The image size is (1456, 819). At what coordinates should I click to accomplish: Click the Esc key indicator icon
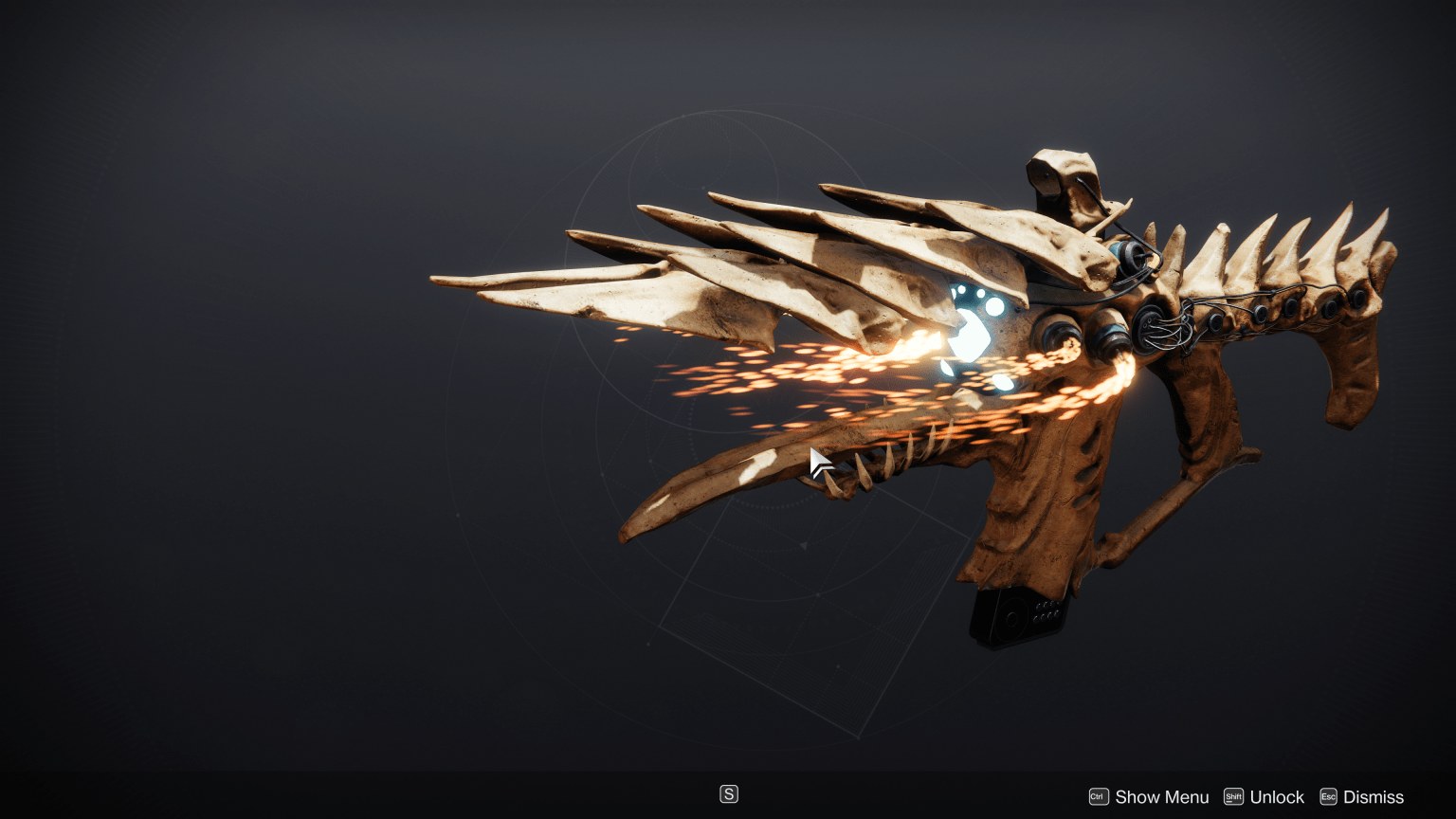tap(1327, 796)
